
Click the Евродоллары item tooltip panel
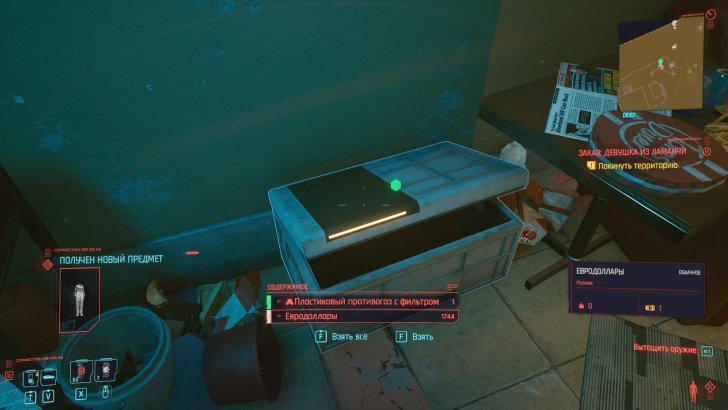click(638, 290)
